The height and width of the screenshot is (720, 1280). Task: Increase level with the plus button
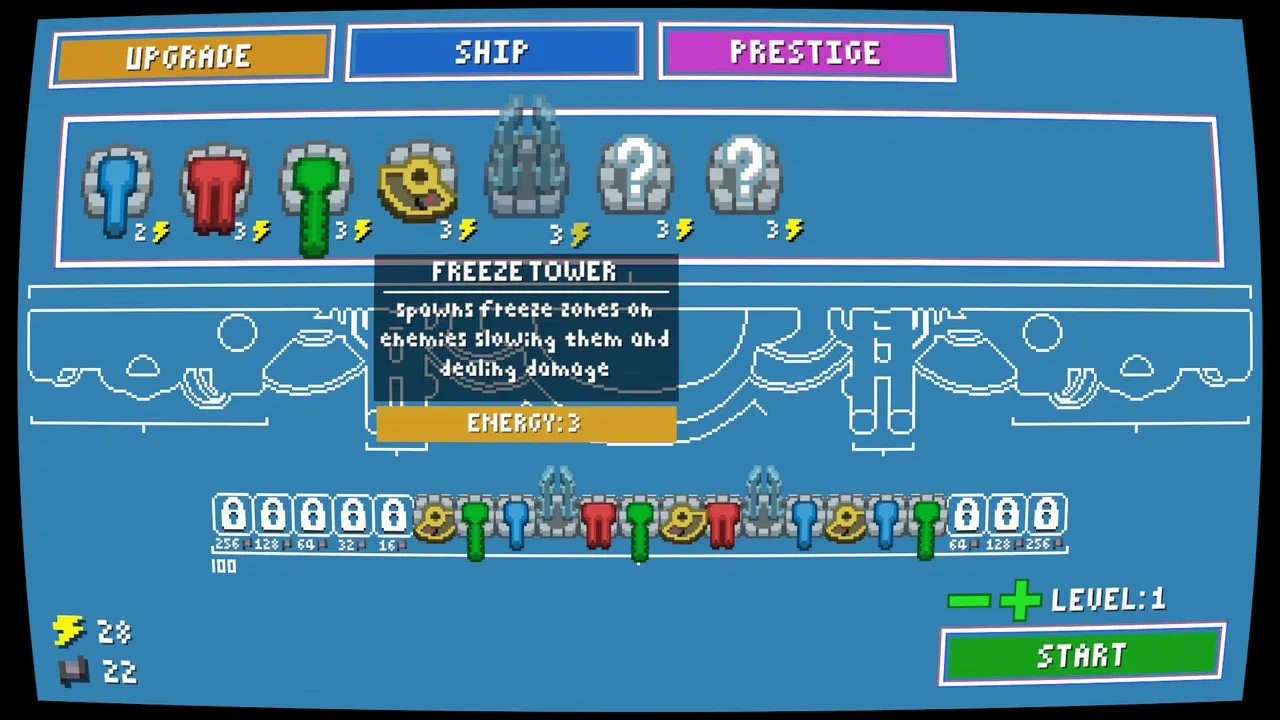pos(1019,600)
